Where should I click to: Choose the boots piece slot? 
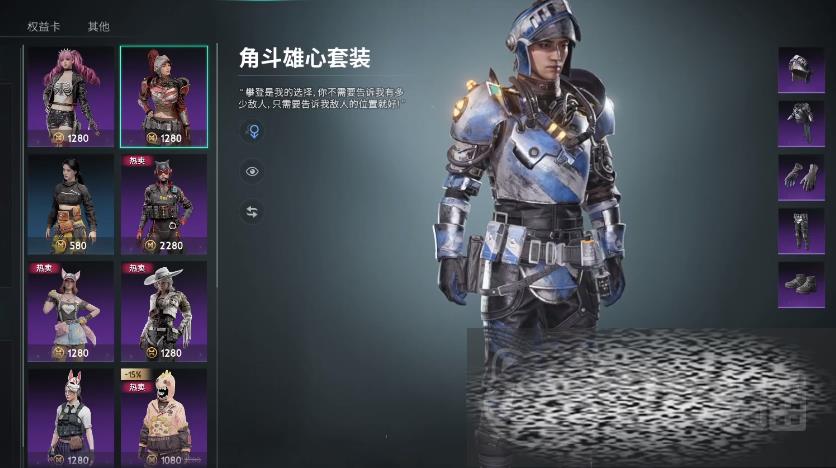801,284
